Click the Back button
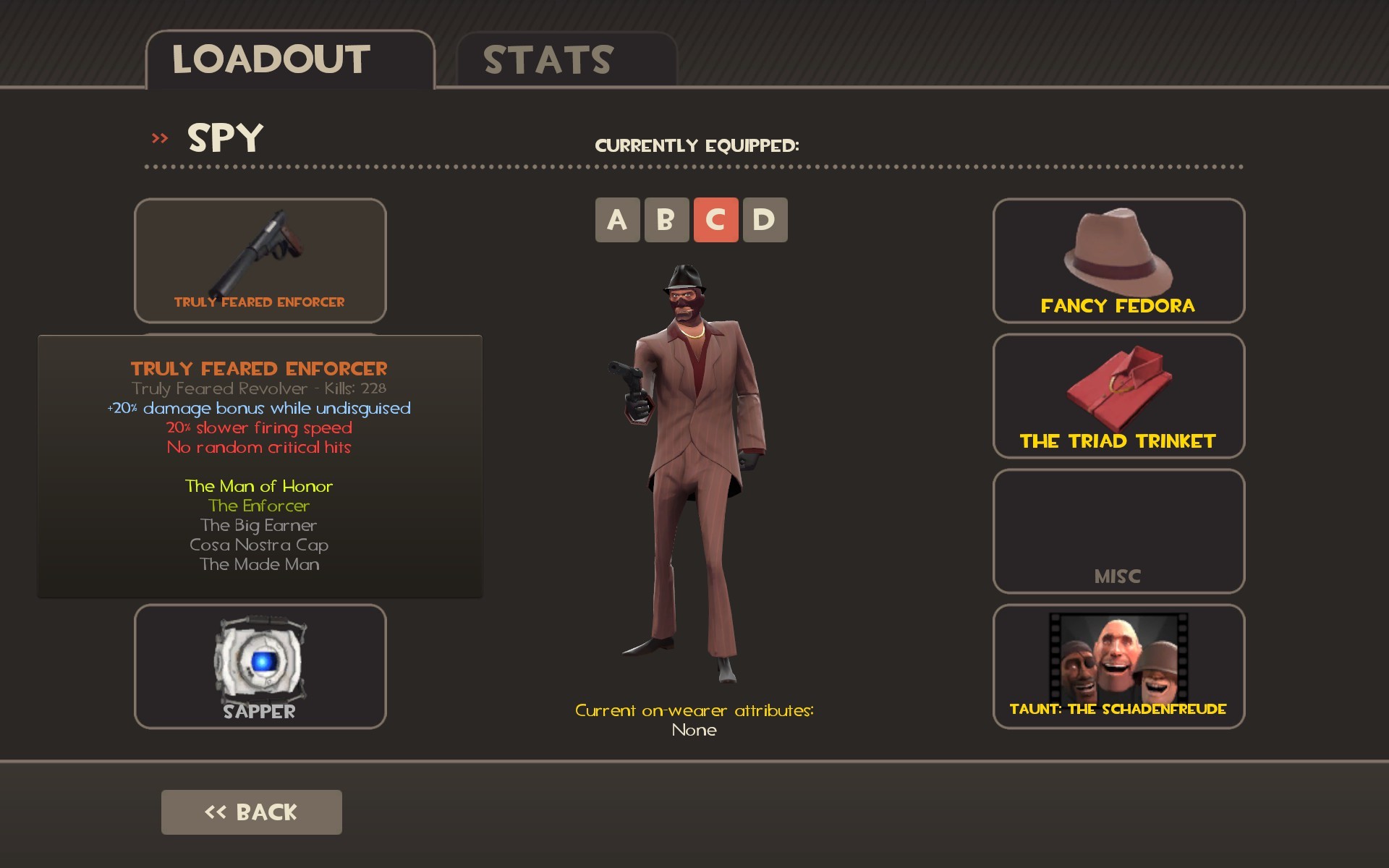 point(251,812)
